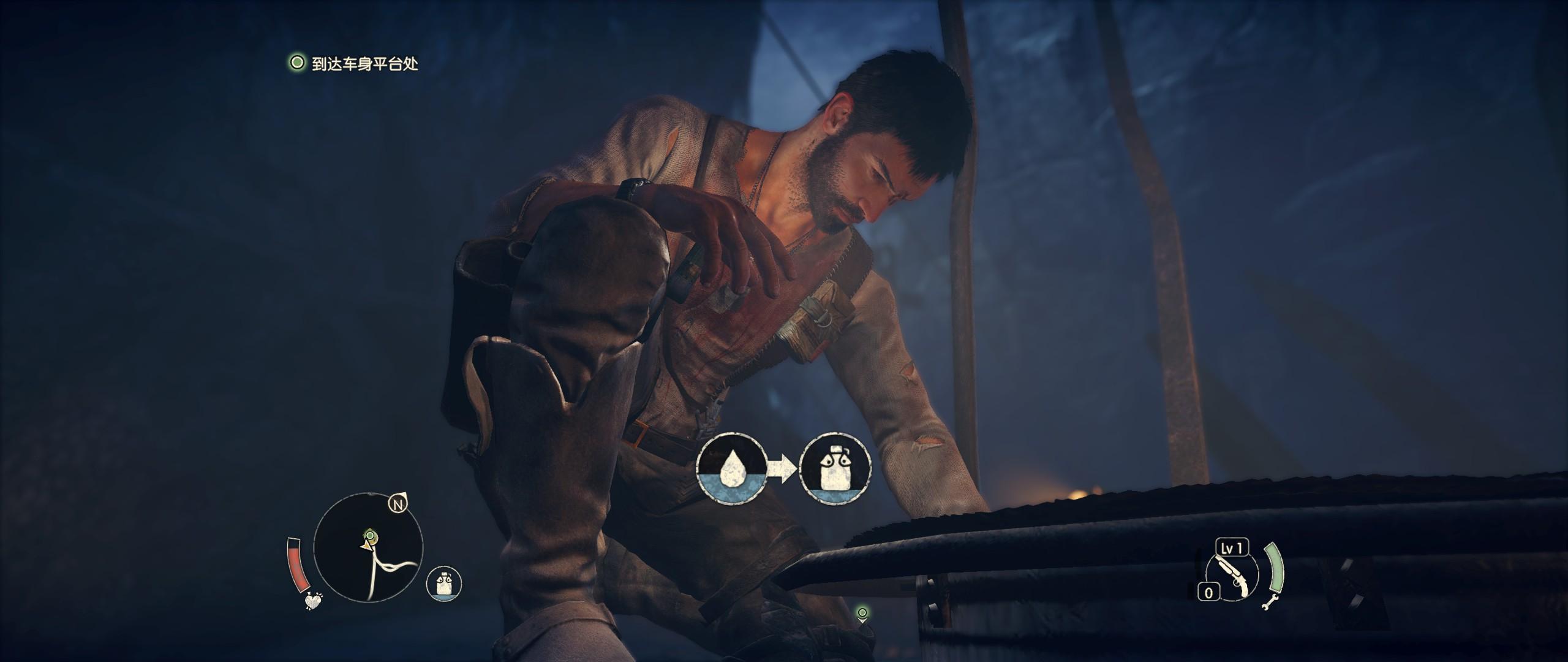
Task: Click the objective tracker text at top
Action: pos(365,64)
